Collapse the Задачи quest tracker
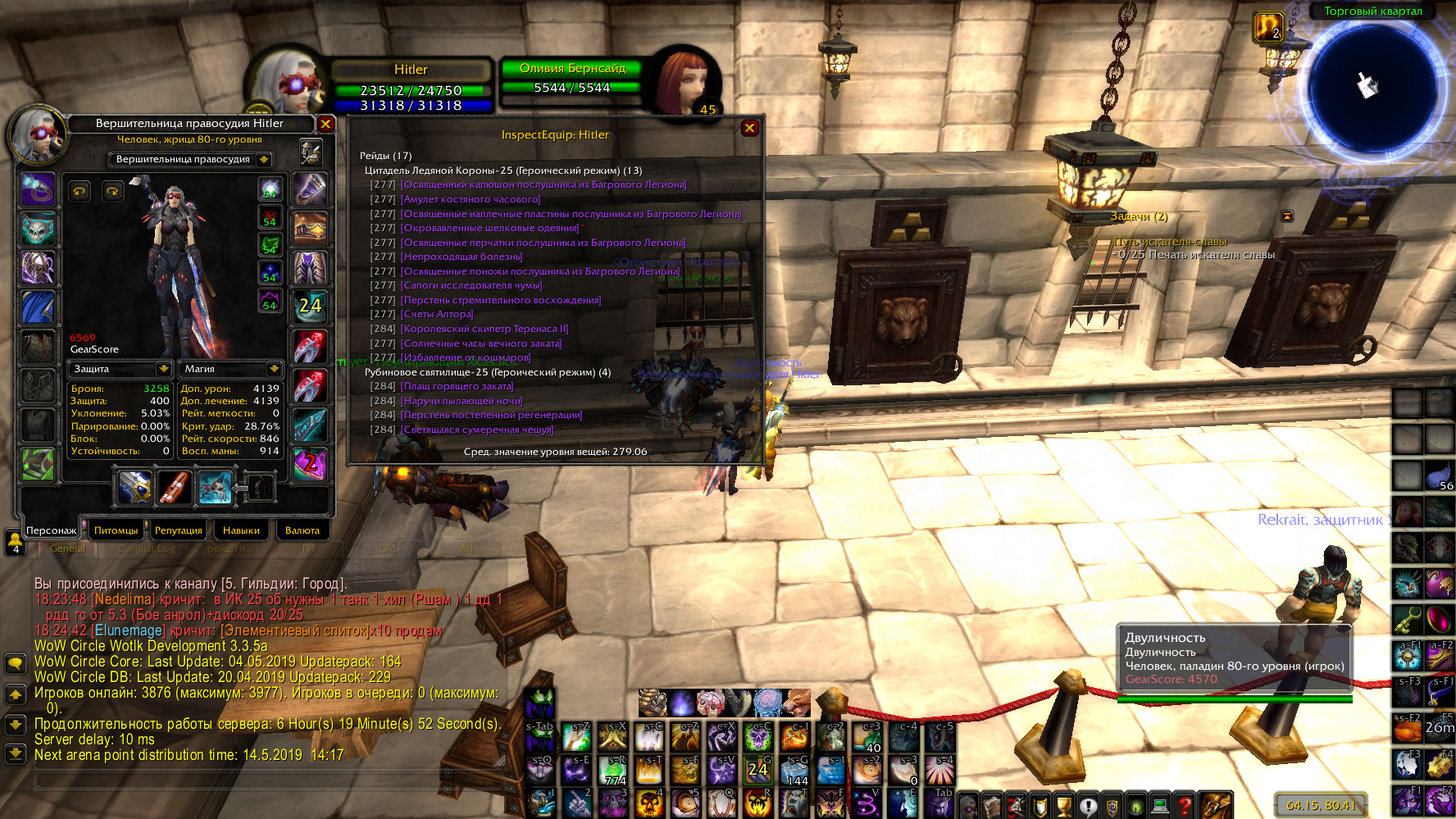This screenshot has height=819, width=1456. 1286,216
